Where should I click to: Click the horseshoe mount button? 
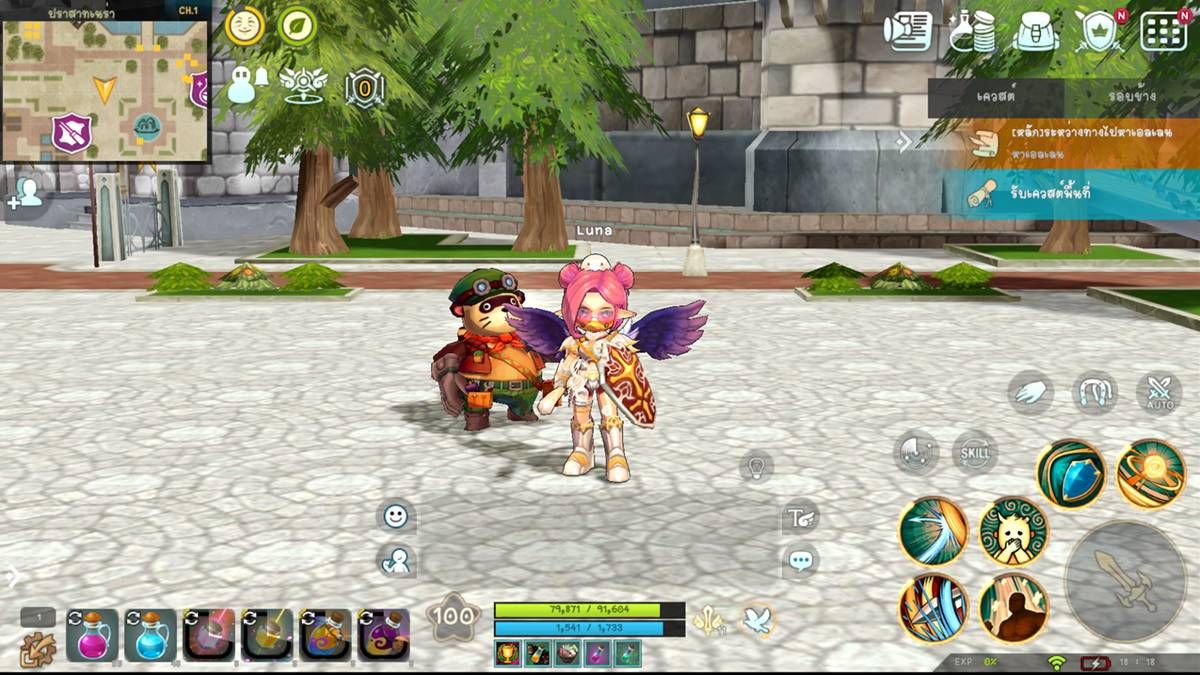[1095, 392]
